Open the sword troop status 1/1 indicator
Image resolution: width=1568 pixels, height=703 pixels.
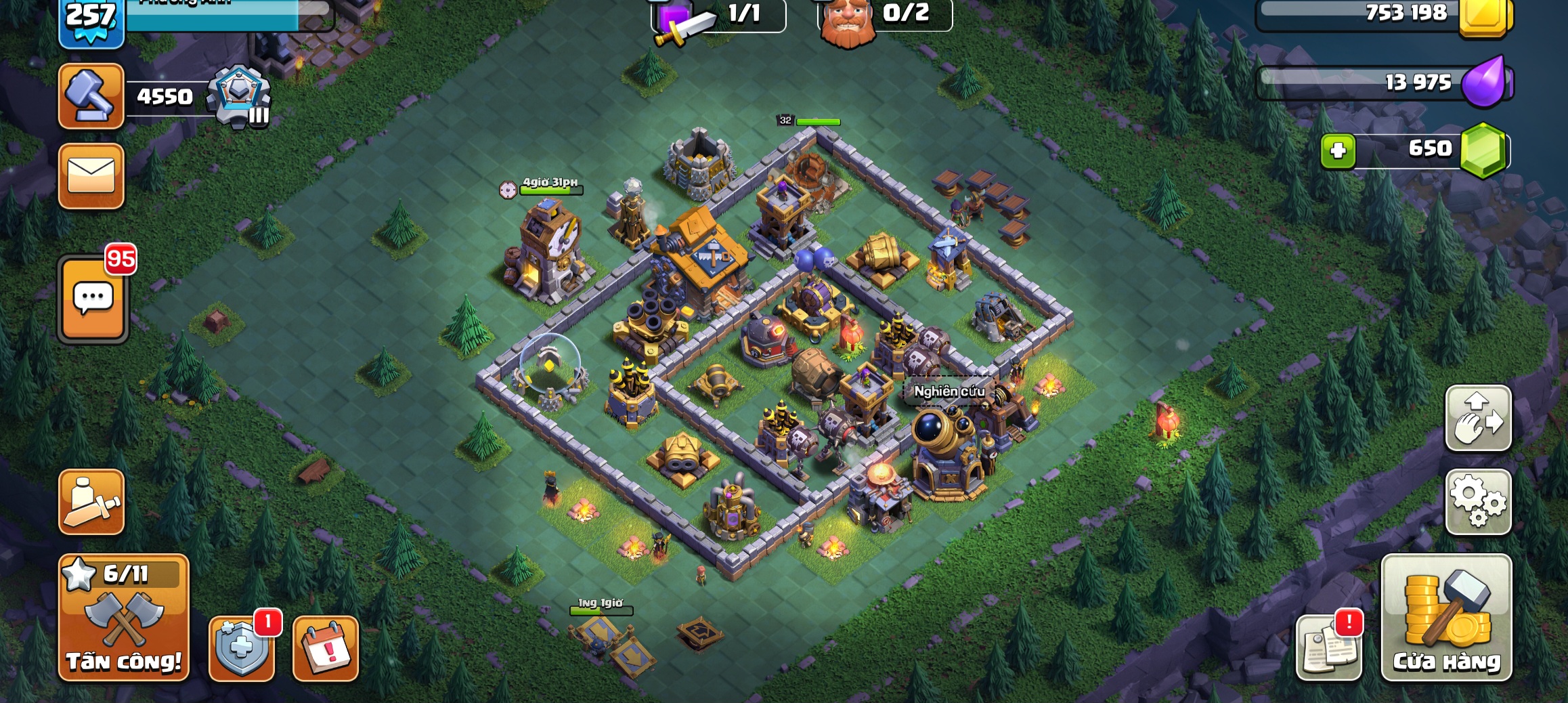pos(718,16)
